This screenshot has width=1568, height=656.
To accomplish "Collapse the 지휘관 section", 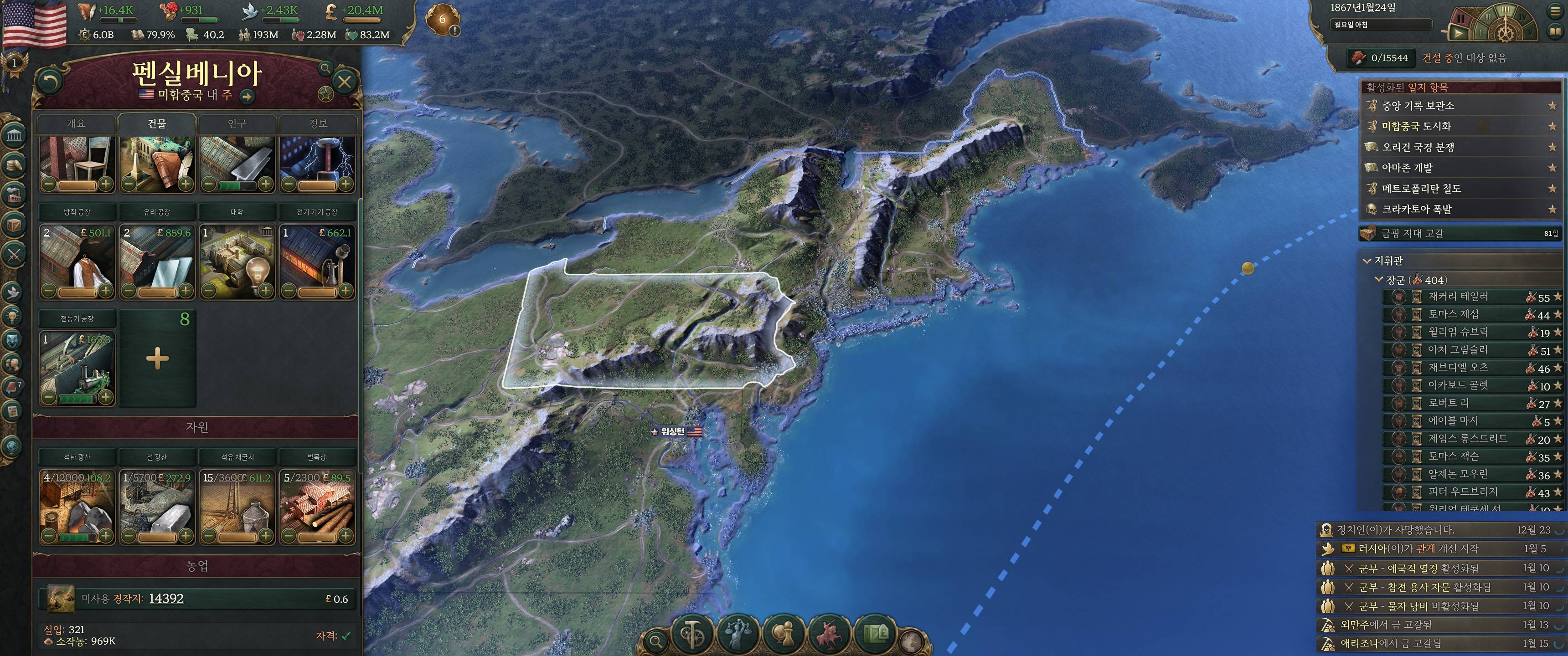I will click(1367, 261).
